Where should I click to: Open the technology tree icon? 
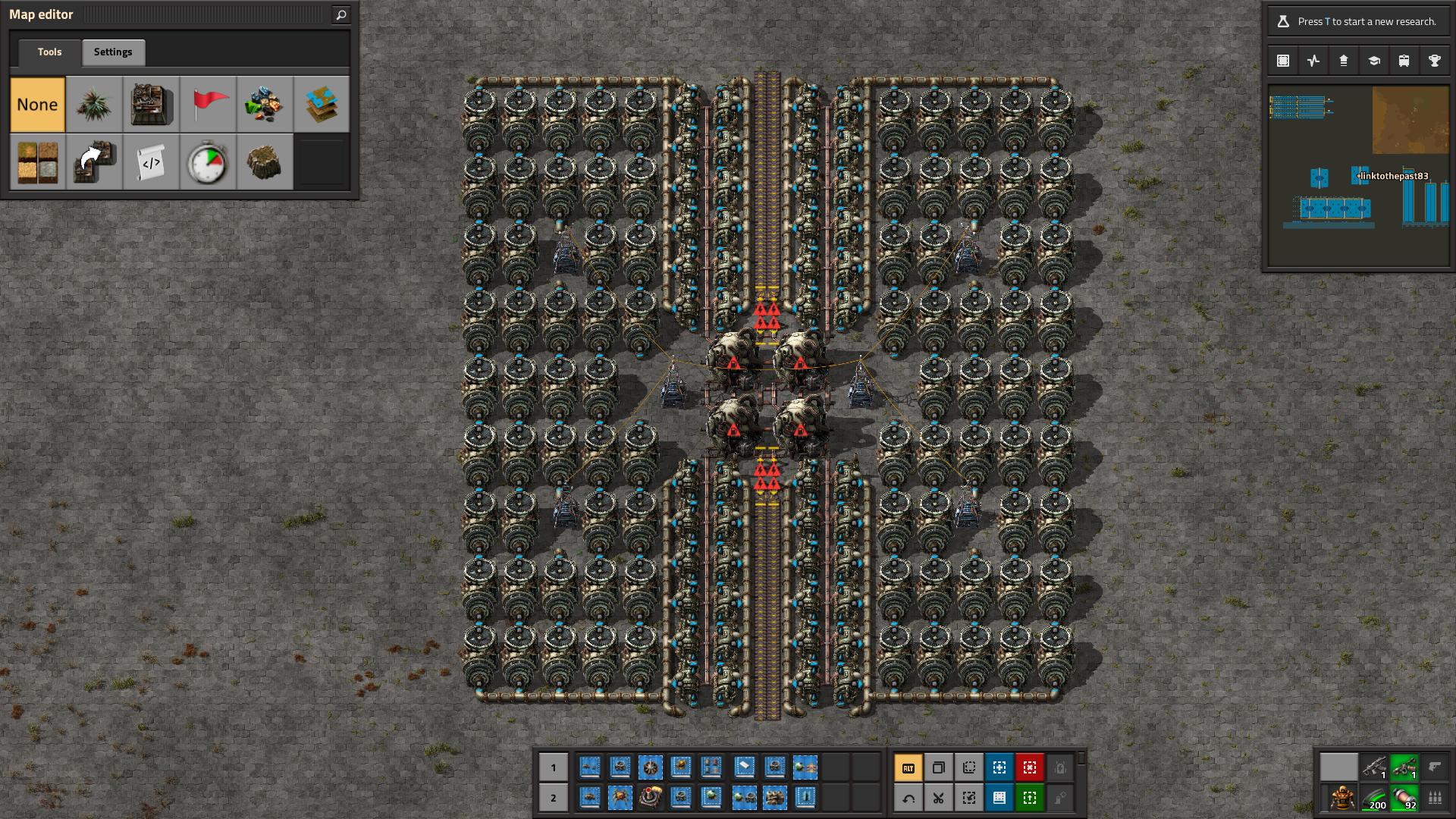click(1374, 60)
